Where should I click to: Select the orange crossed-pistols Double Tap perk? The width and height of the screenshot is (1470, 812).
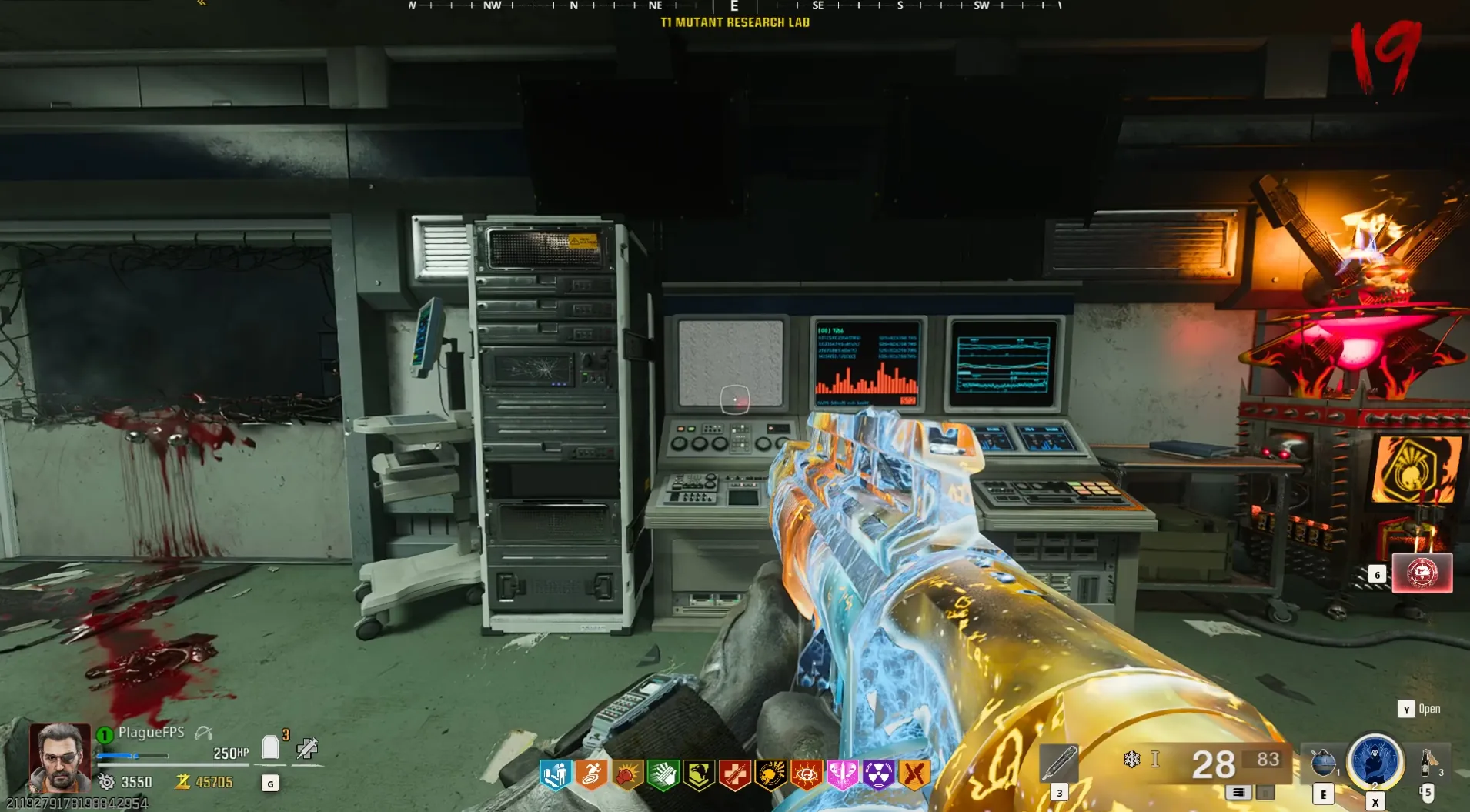pos(914,774)
